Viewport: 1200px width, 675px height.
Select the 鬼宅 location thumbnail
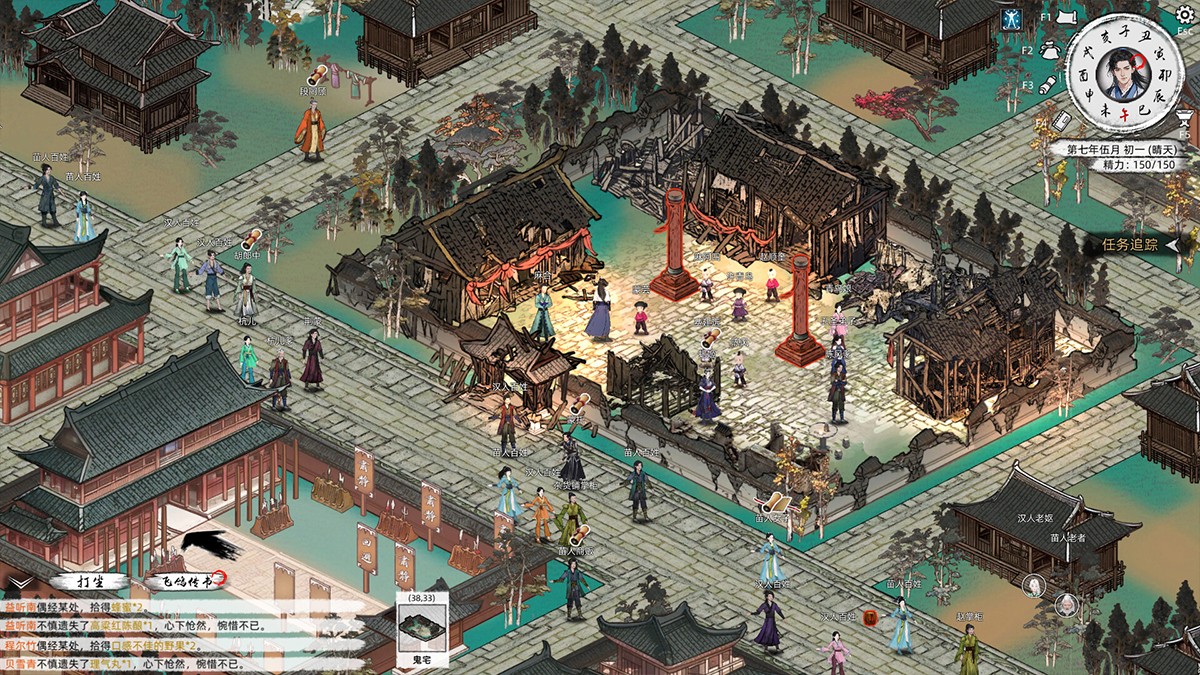420,630
